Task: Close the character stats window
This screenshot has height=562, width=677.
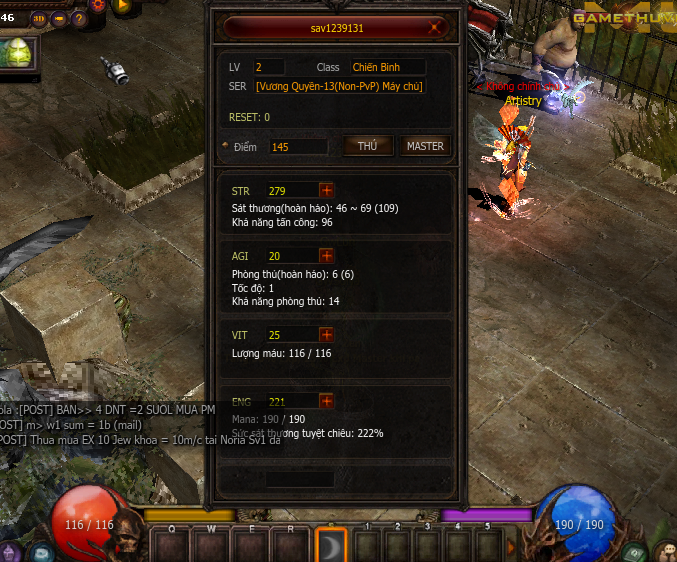Action: [435, 29]
